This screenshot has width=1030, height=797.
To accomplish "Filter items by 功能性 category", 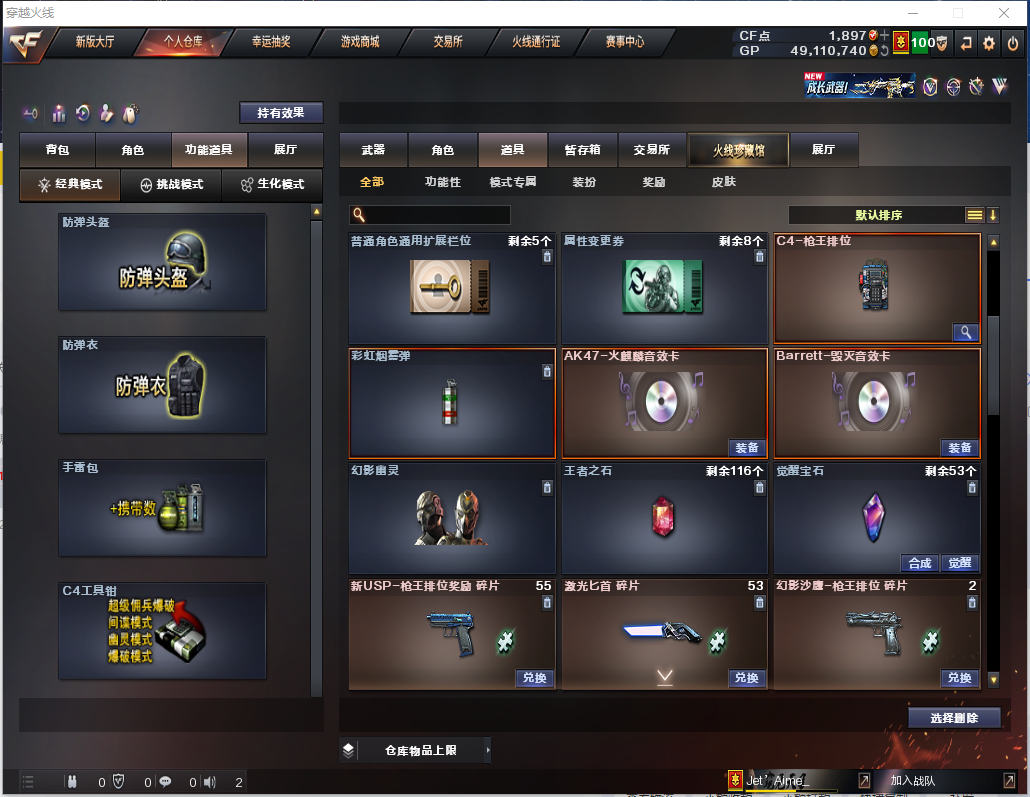I will pos(442,182).
